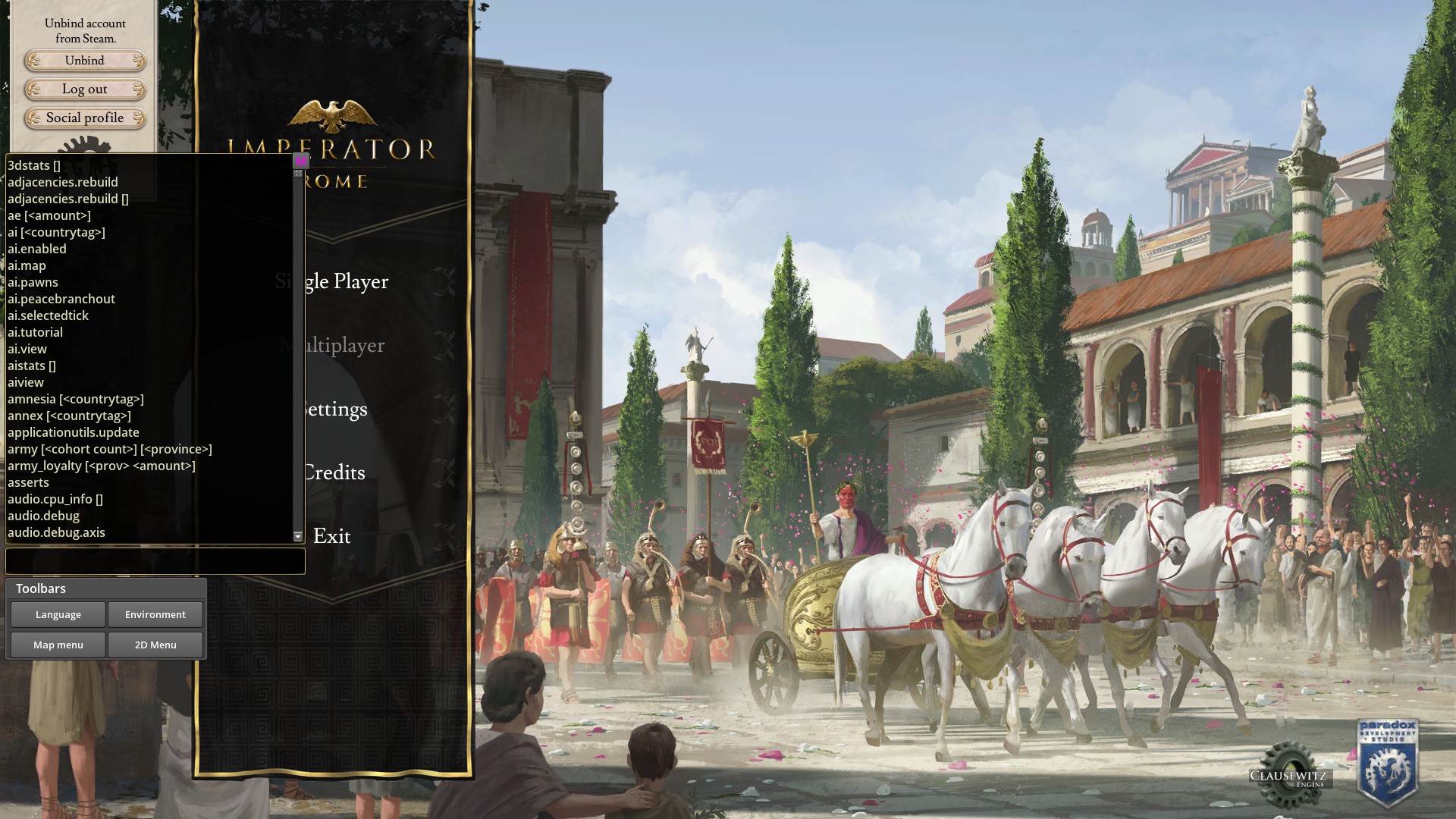The image size is (1456, 819).
Task: View the game Credits
Action: pos(334,472)
